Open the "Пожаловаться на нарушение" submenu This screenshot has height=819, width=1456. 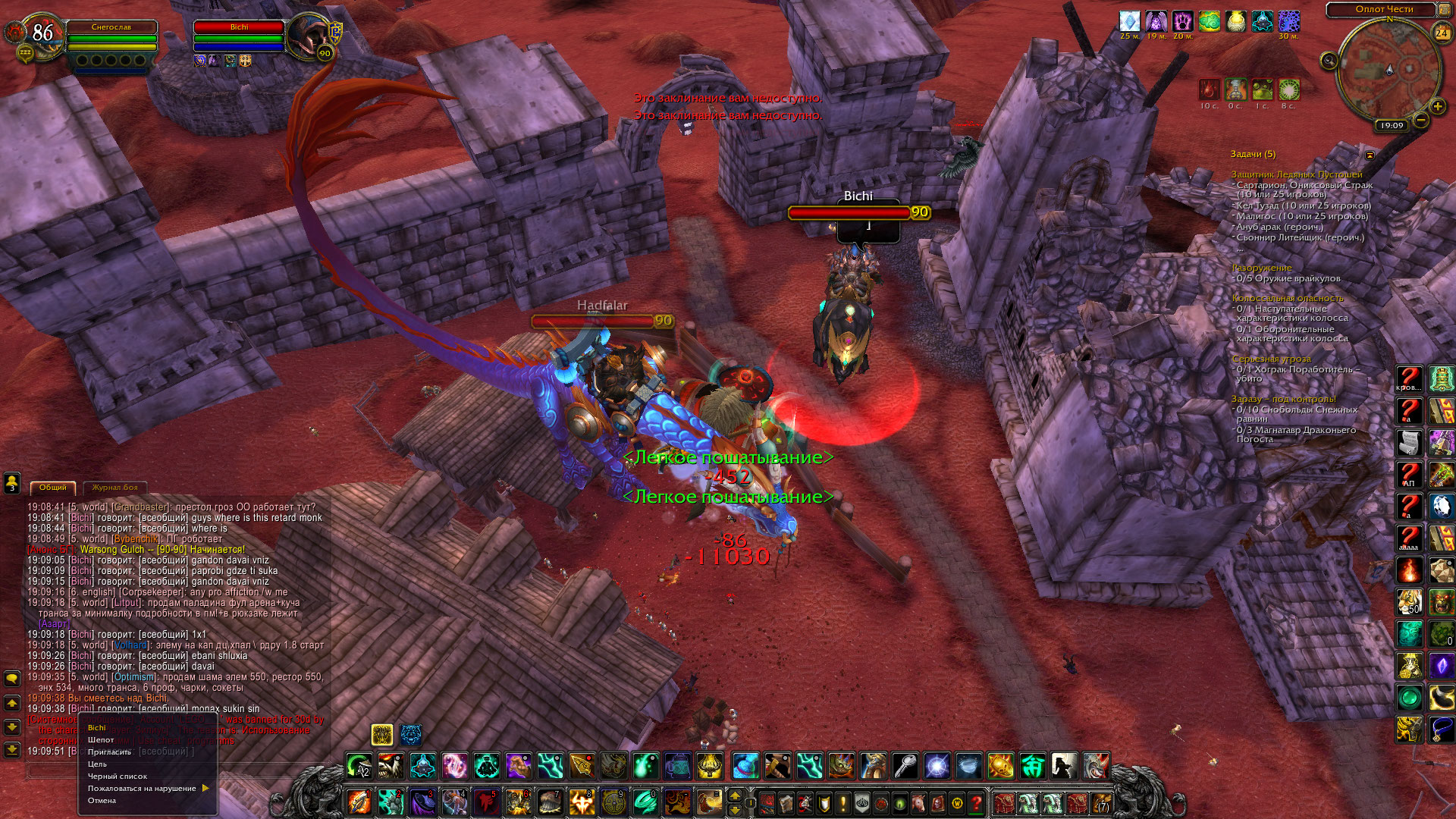coord(142,788)
